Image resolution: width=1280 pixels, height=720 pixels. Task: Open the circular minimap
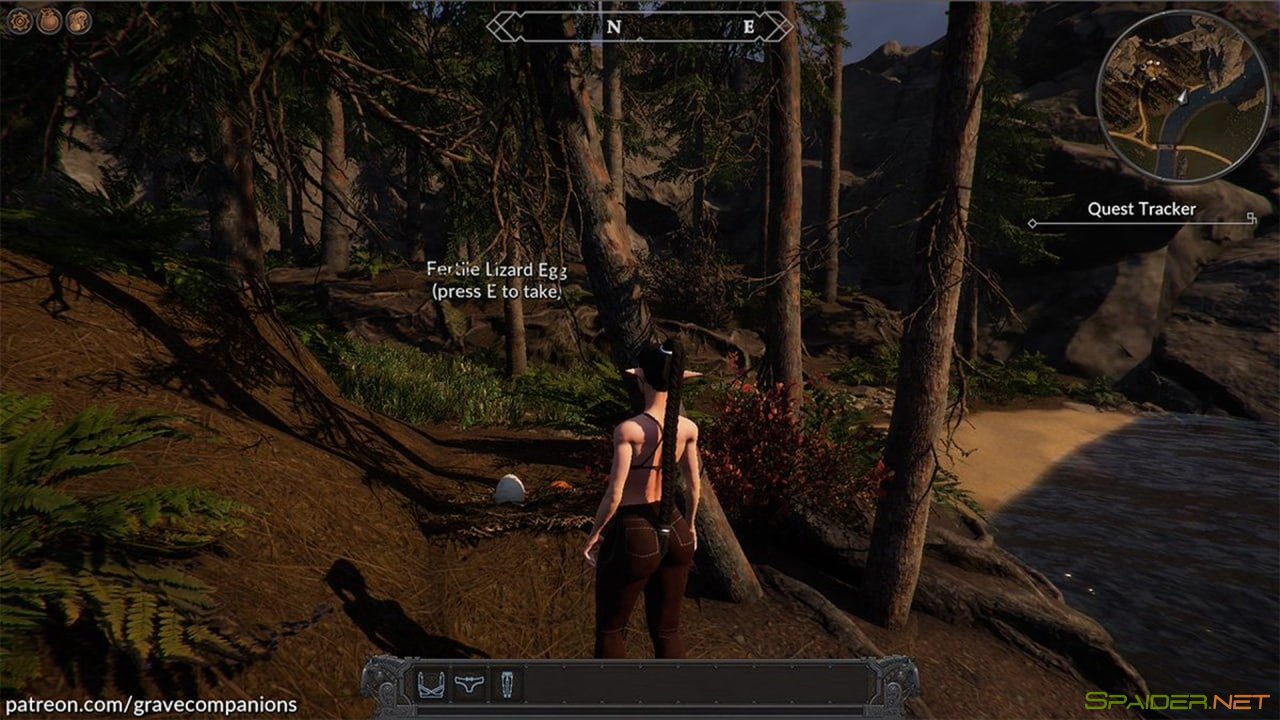pos(1183,96)
